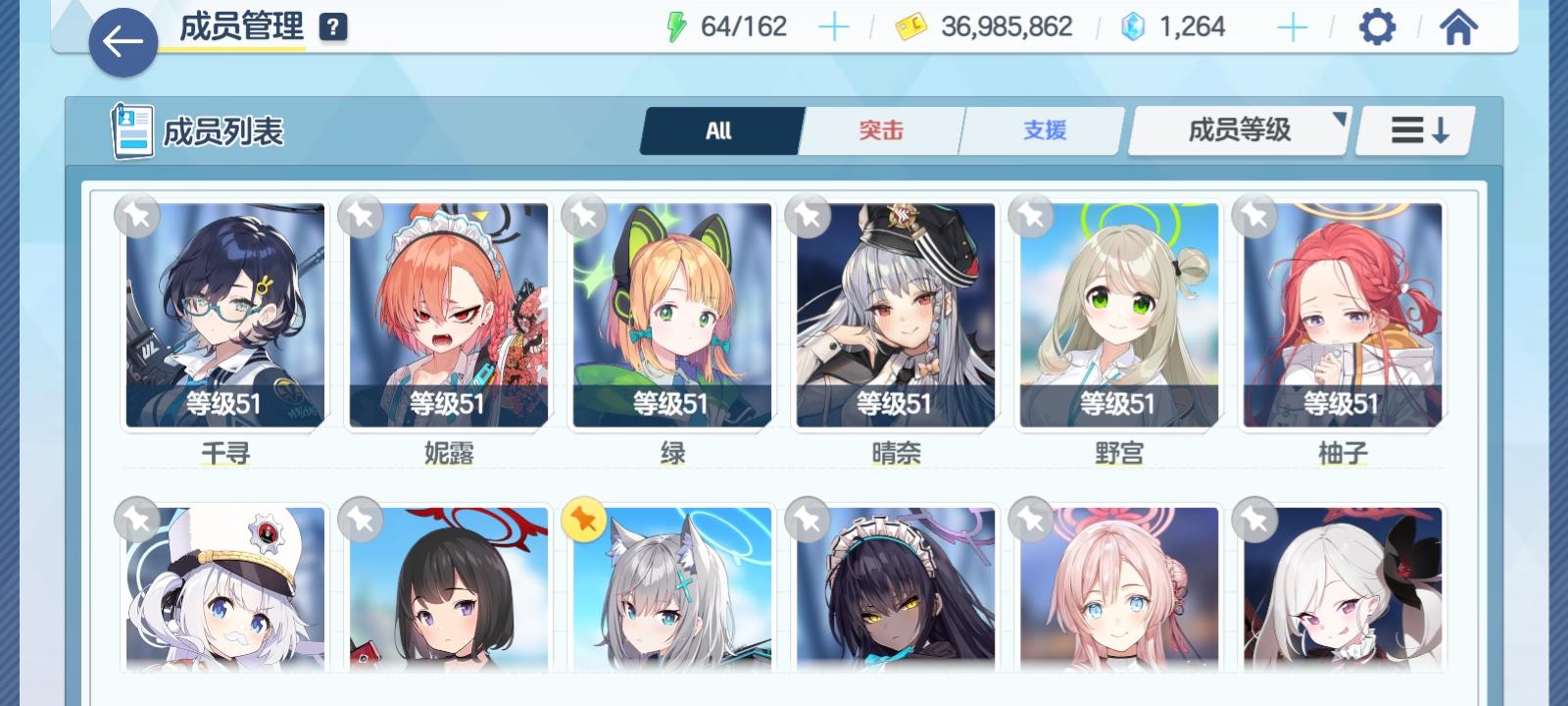Click the blue pyroxene gem icon
This screenshot has width=1568, height=706.
(1132, 26)
